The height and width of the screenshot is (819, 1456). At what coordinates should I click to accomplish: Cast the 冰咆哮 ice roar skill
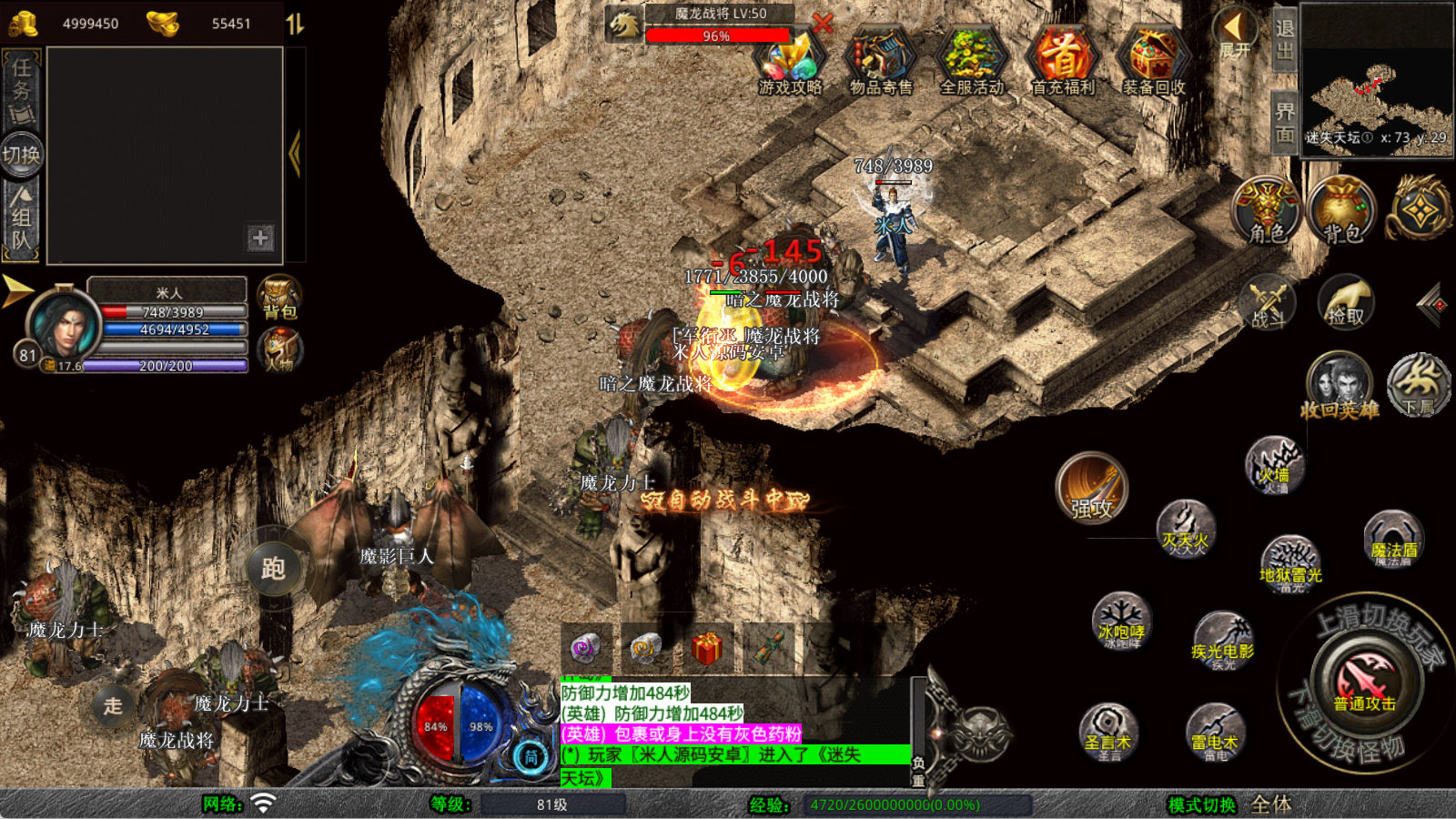click(x=1121, y=621)
